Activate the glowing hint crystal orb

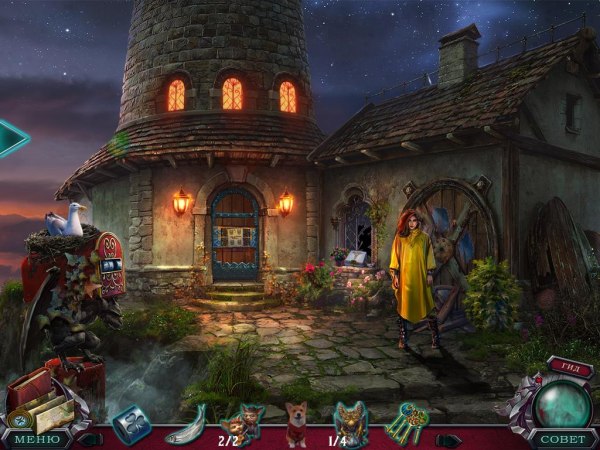(561, 401)
